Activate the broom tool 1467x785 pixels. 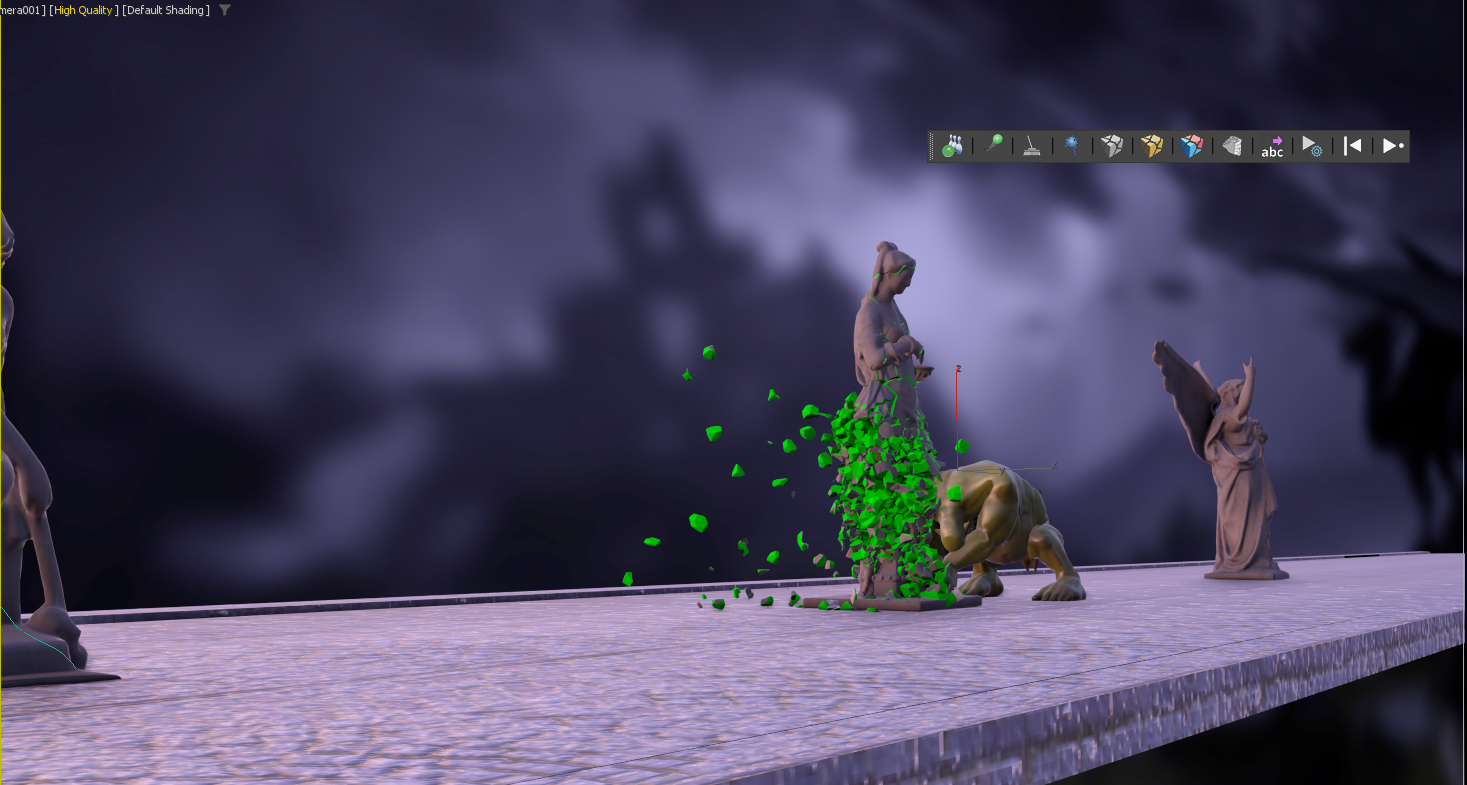point(1032,146)
